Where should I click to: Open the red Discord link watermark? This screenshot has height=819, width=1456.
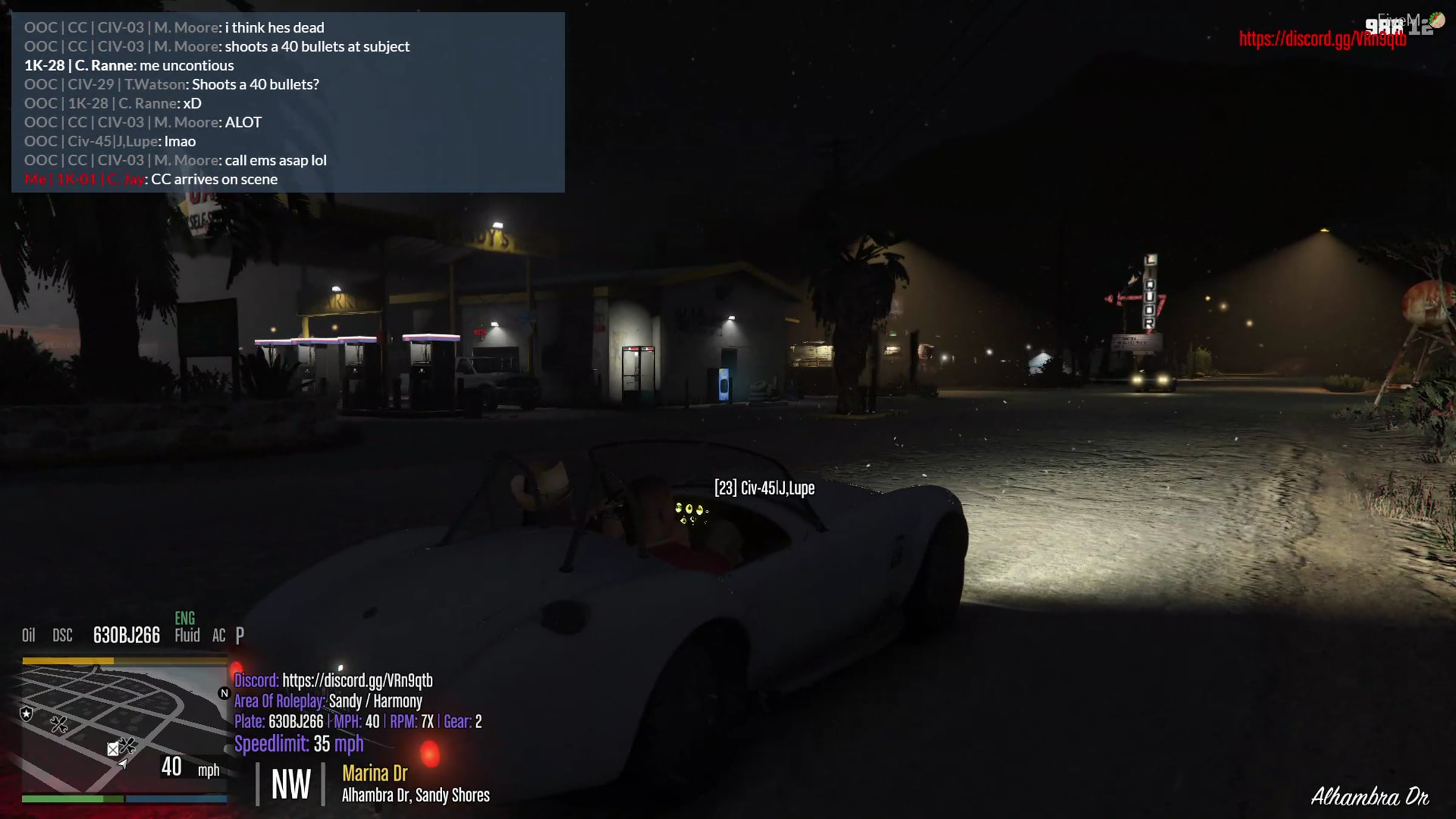[1322, 39]
